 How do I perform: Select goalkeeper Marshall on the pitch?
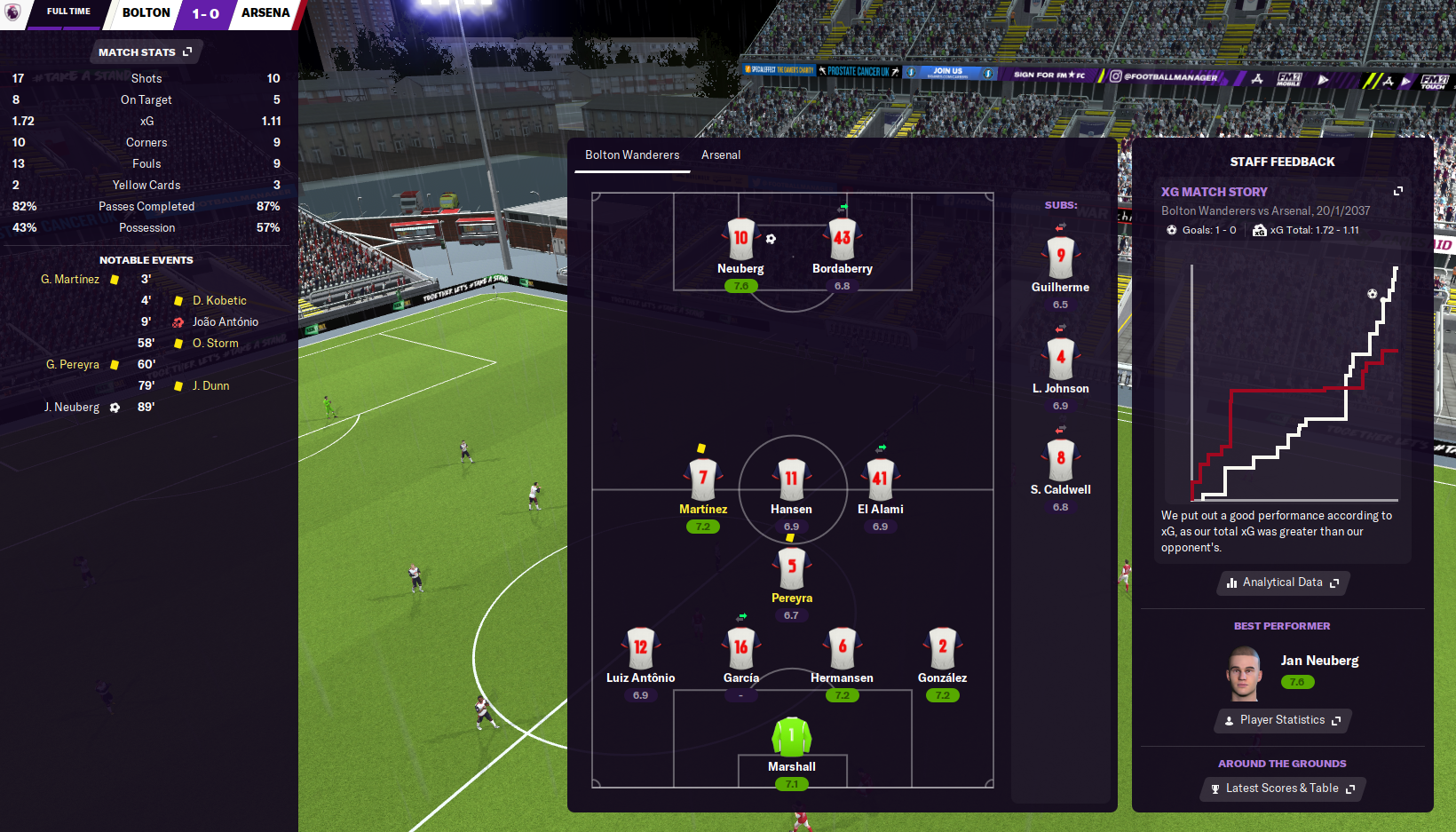pos(791,737)
